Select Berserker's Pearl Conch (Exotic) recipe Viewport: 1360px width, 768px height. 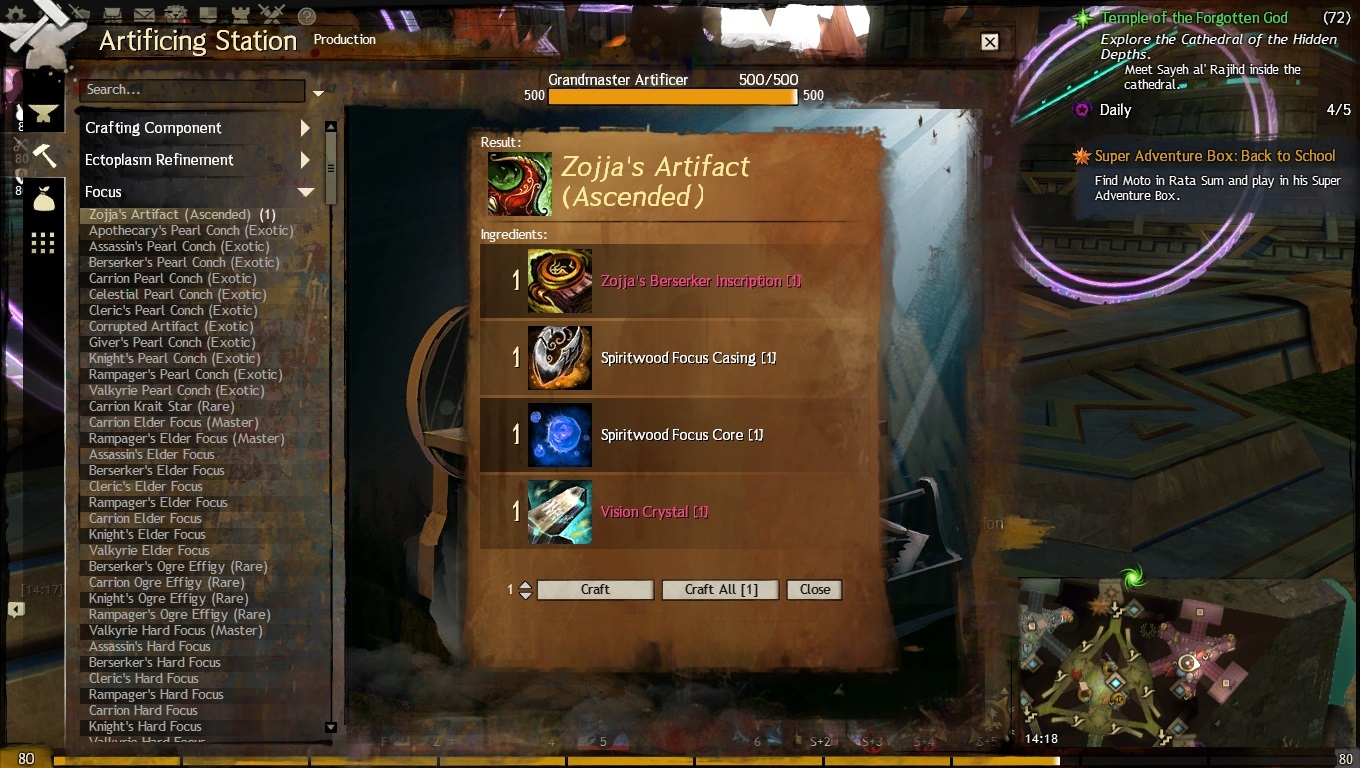pyautogui.click(x=185, y=263)
